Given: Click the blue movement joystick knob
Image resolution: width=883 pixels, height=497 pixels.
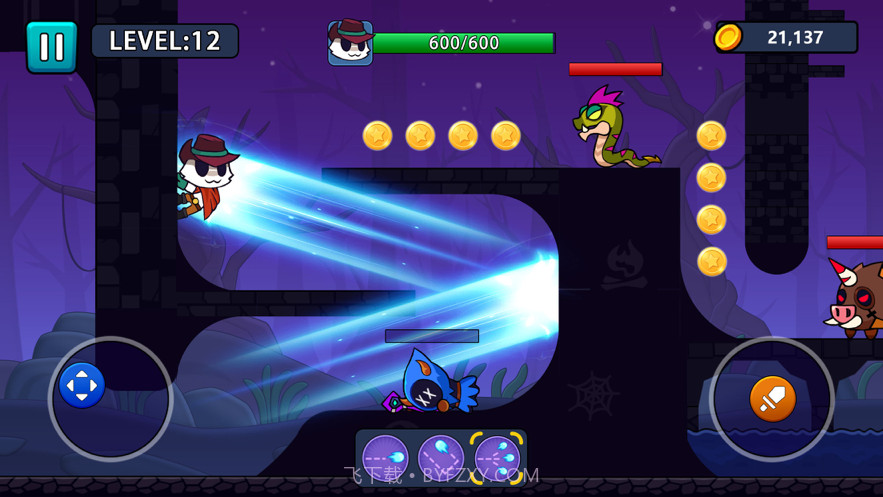Looking at the screenshot, I should click(x=82, y=385).
